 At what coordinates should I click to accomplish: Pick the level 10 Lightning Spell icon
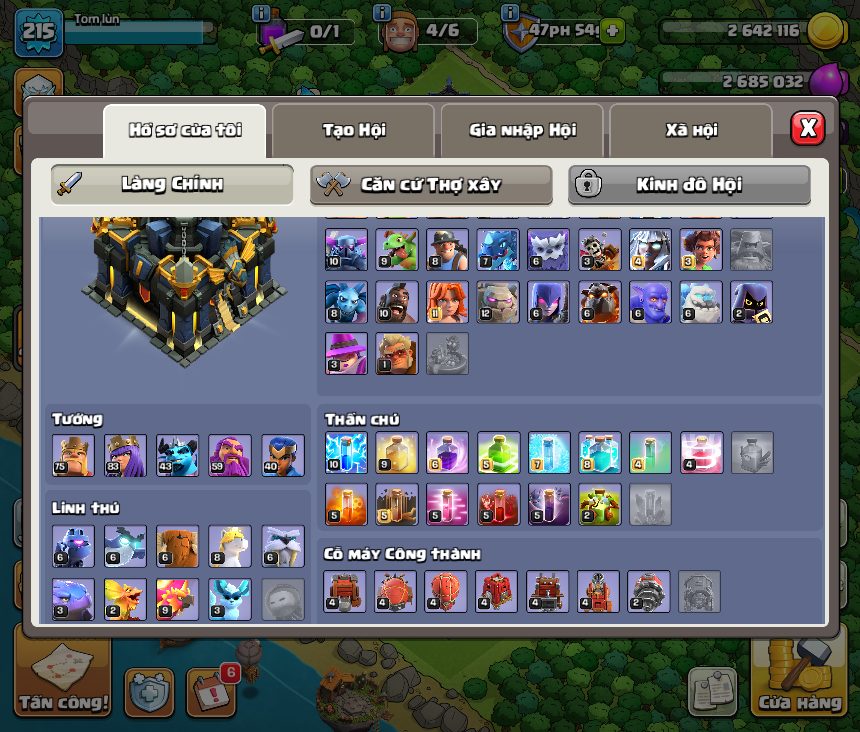(x=346, y=453)
